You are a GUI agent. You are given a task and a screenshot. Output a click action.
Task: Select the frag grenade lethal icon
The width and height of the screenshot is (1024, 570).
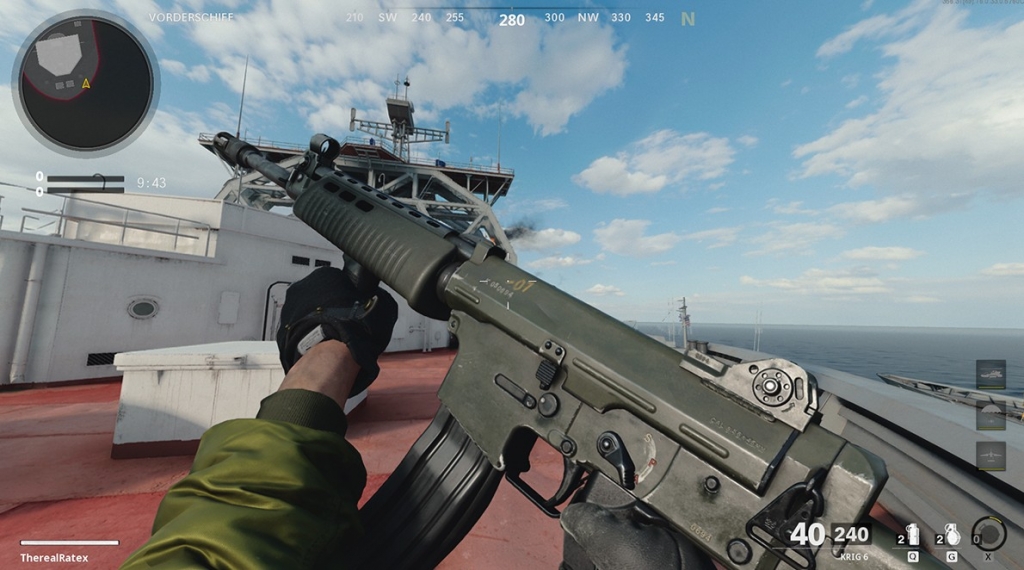[952, 535]
